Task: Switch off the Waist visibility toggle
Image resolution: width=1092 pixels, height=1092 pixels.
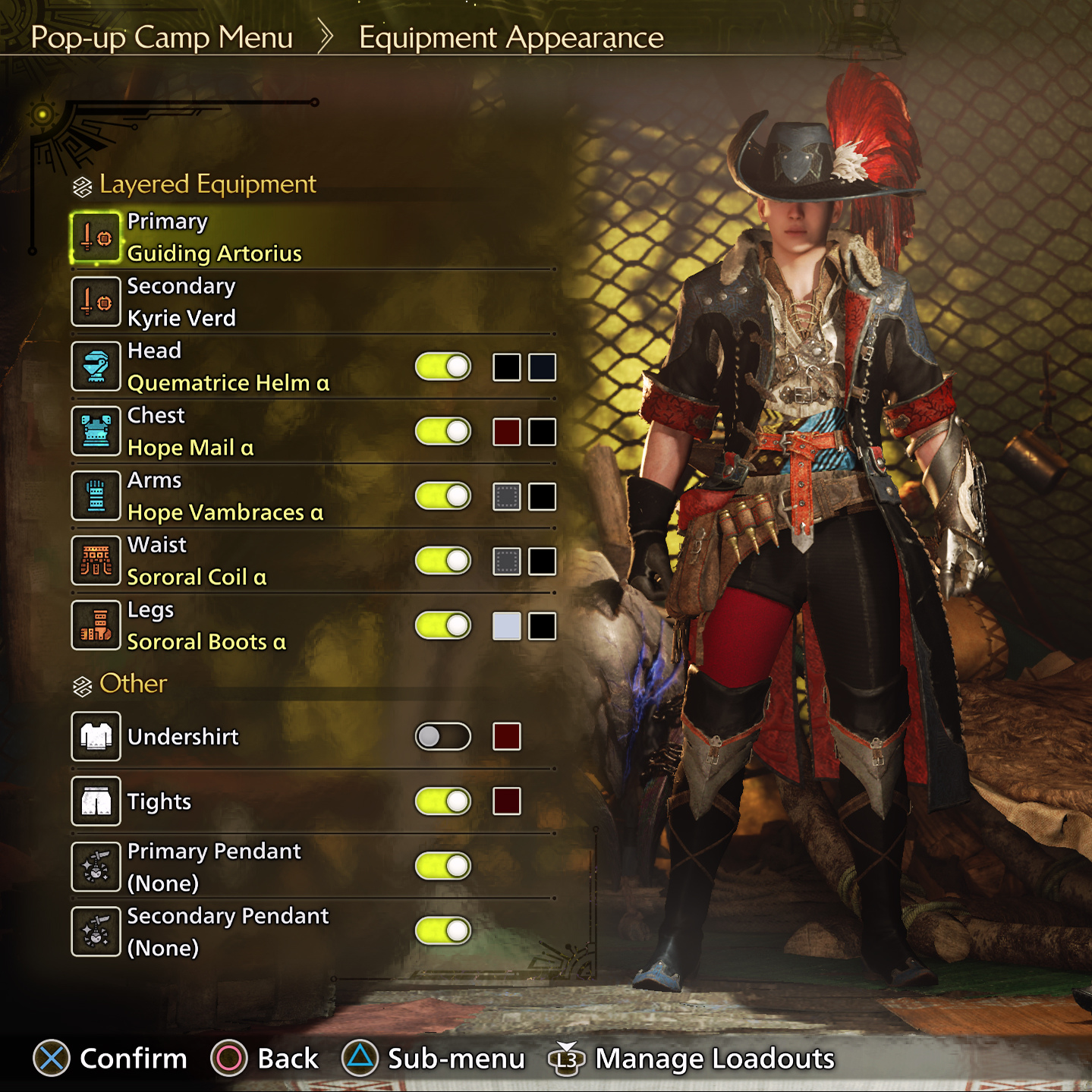Action: pos(443,562)
